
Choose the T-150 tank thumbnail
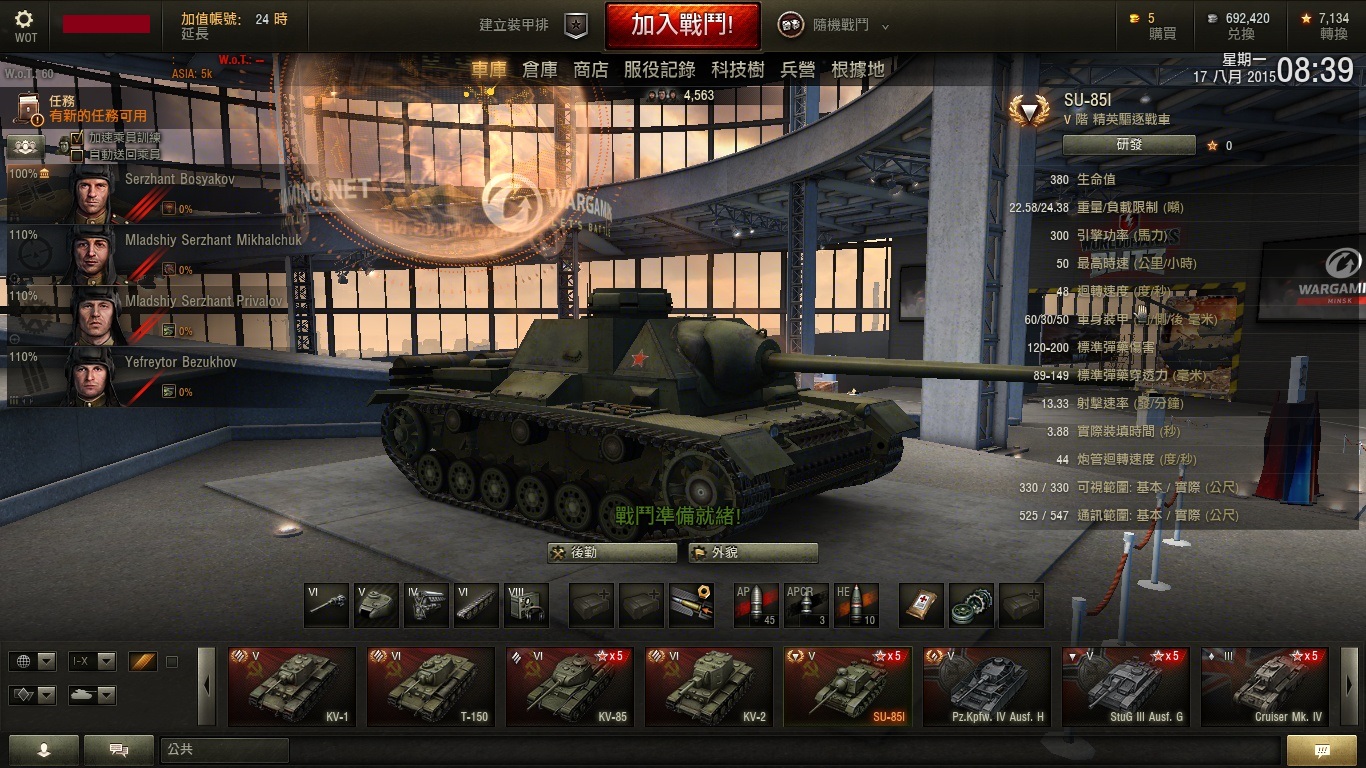431,686
